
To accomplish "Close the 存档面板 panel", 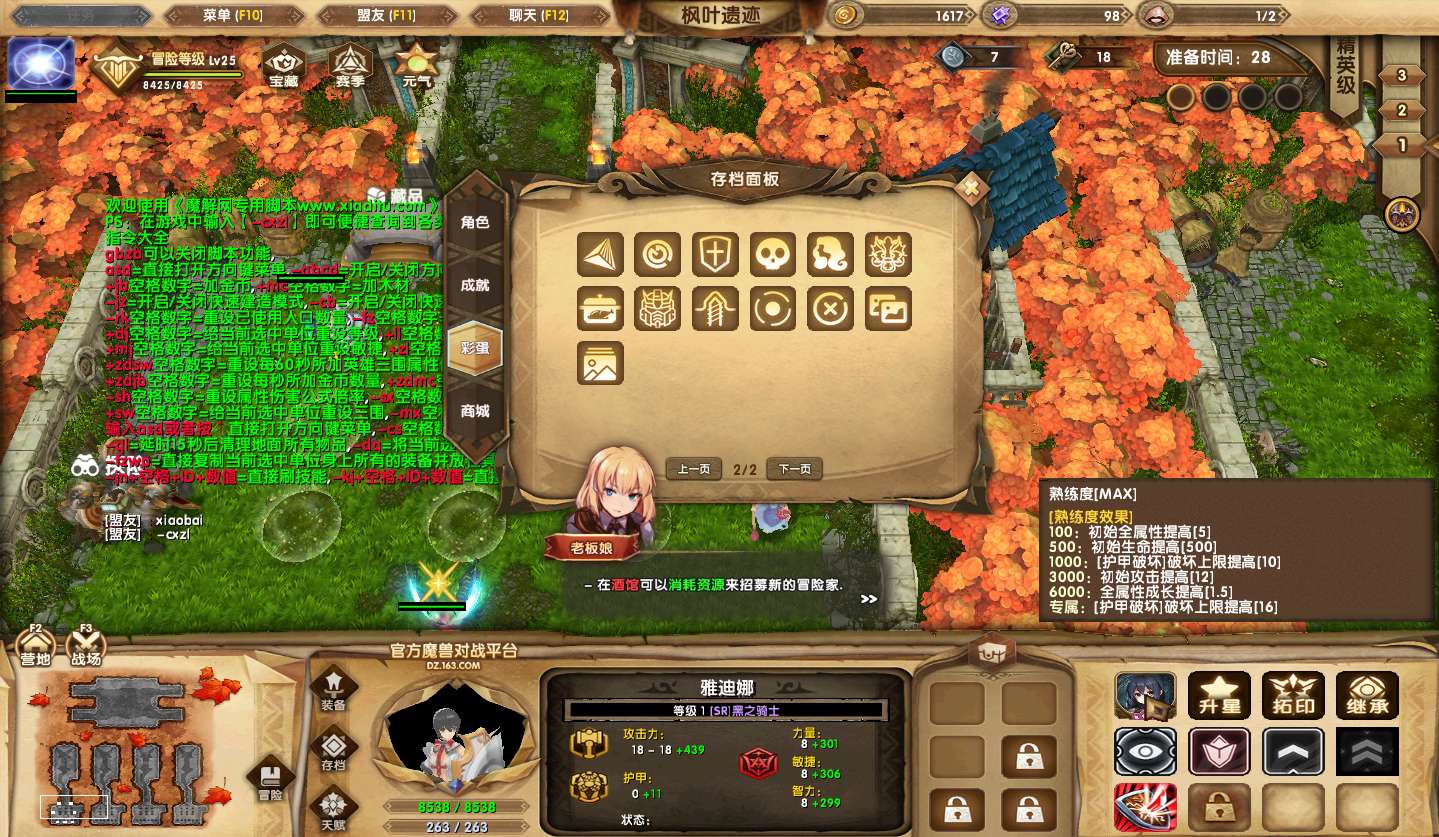I will (x=969, y=188).
